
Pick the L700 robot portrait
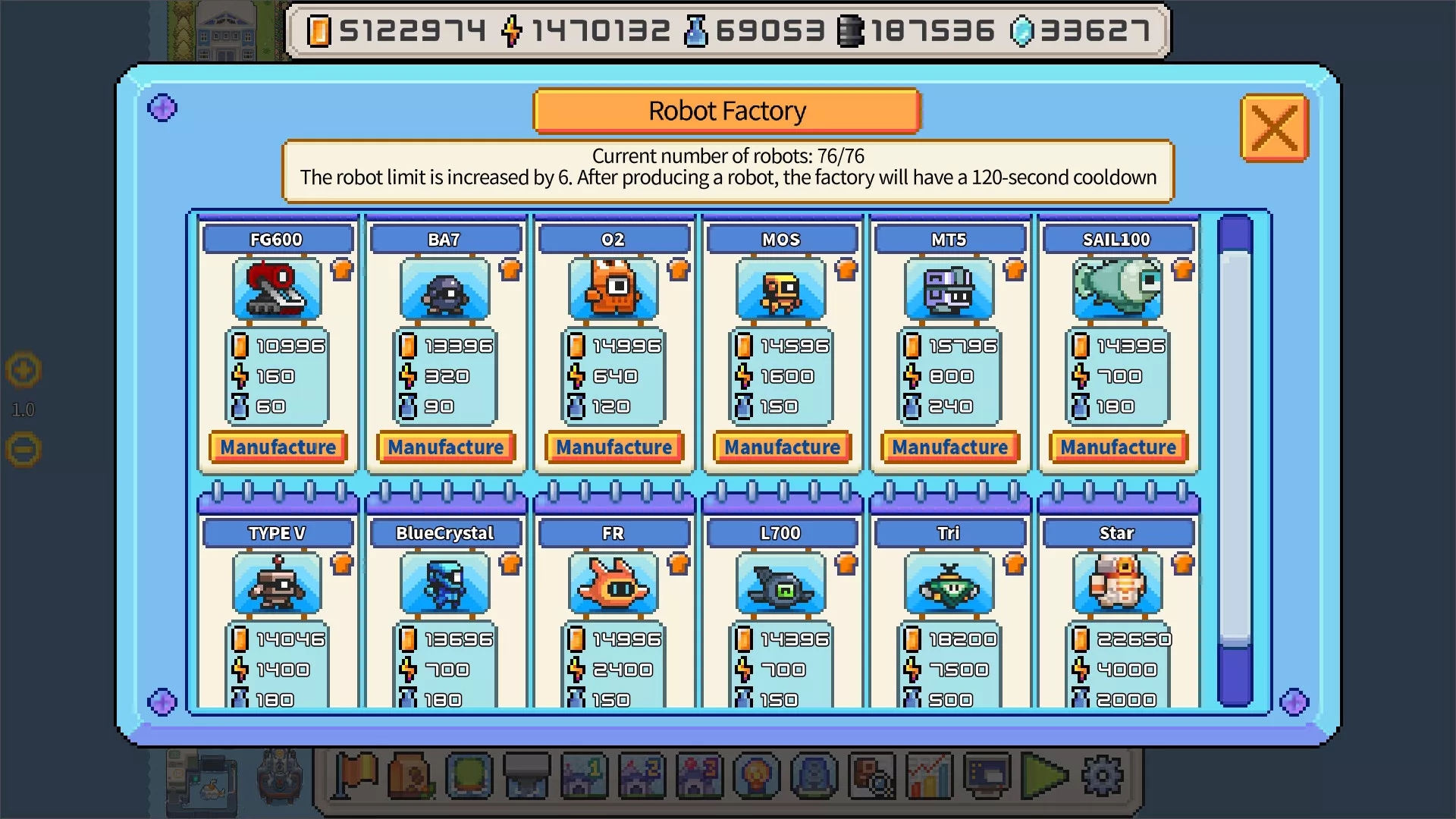[780, 582]
